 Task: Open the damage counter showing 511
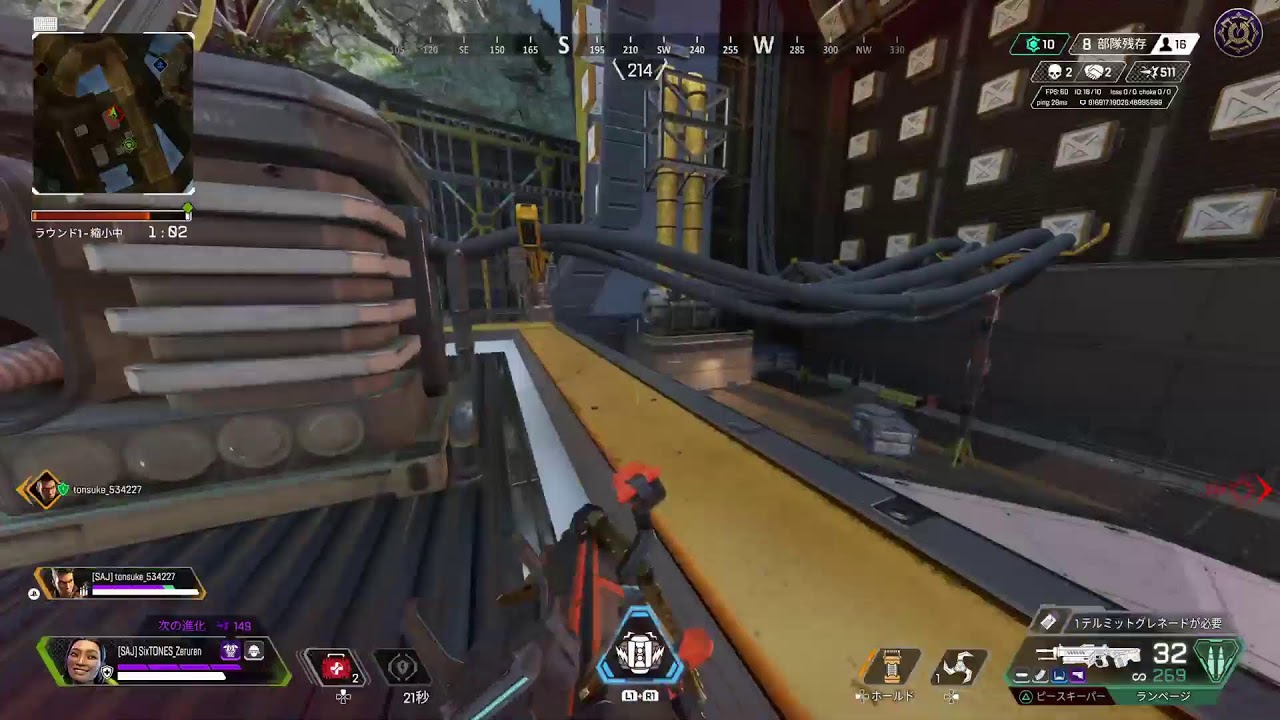coord(1155,71)
